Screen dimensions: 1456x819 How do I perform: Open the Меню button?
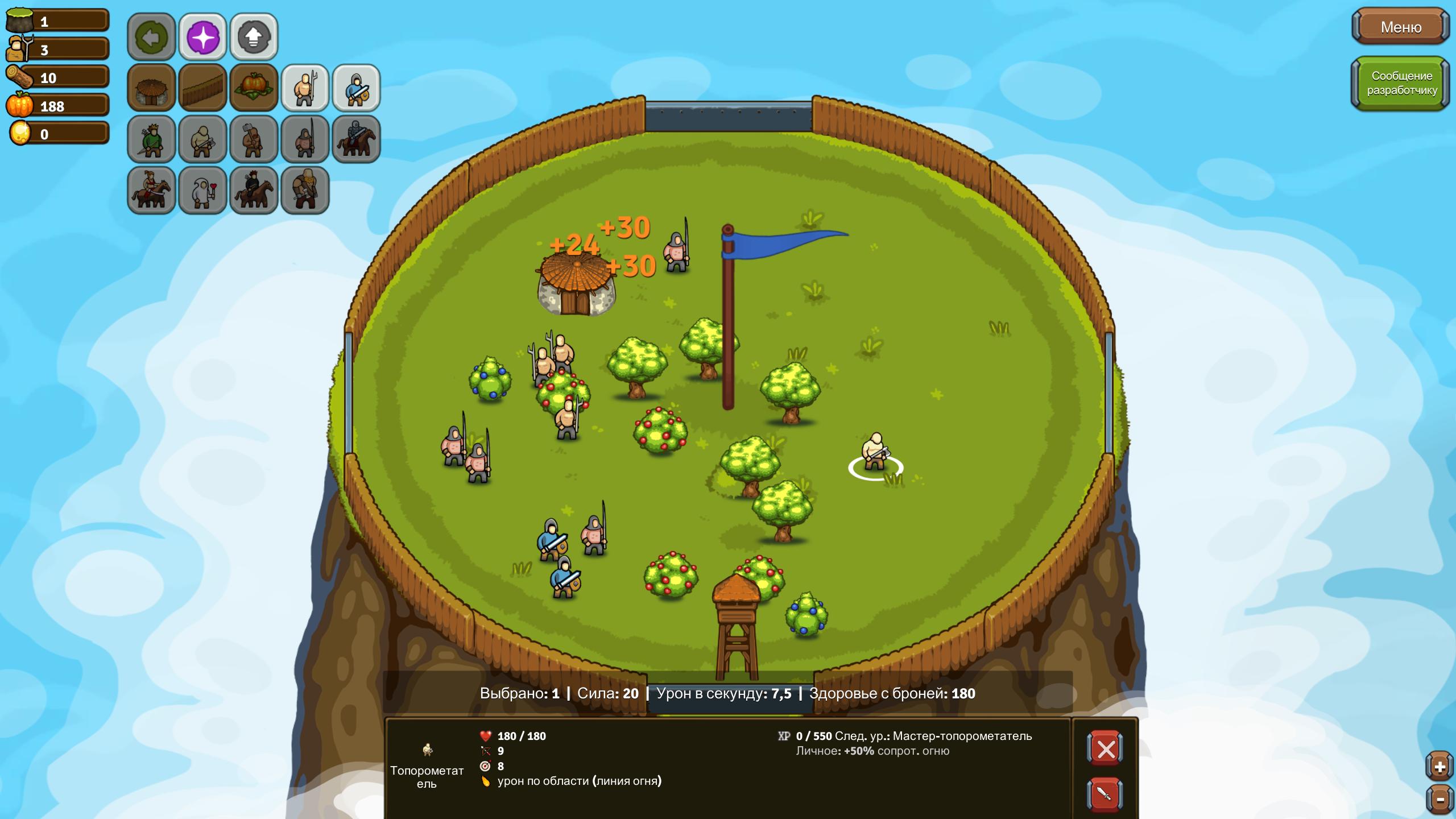pyautogui.click(x=1400, y=27)
